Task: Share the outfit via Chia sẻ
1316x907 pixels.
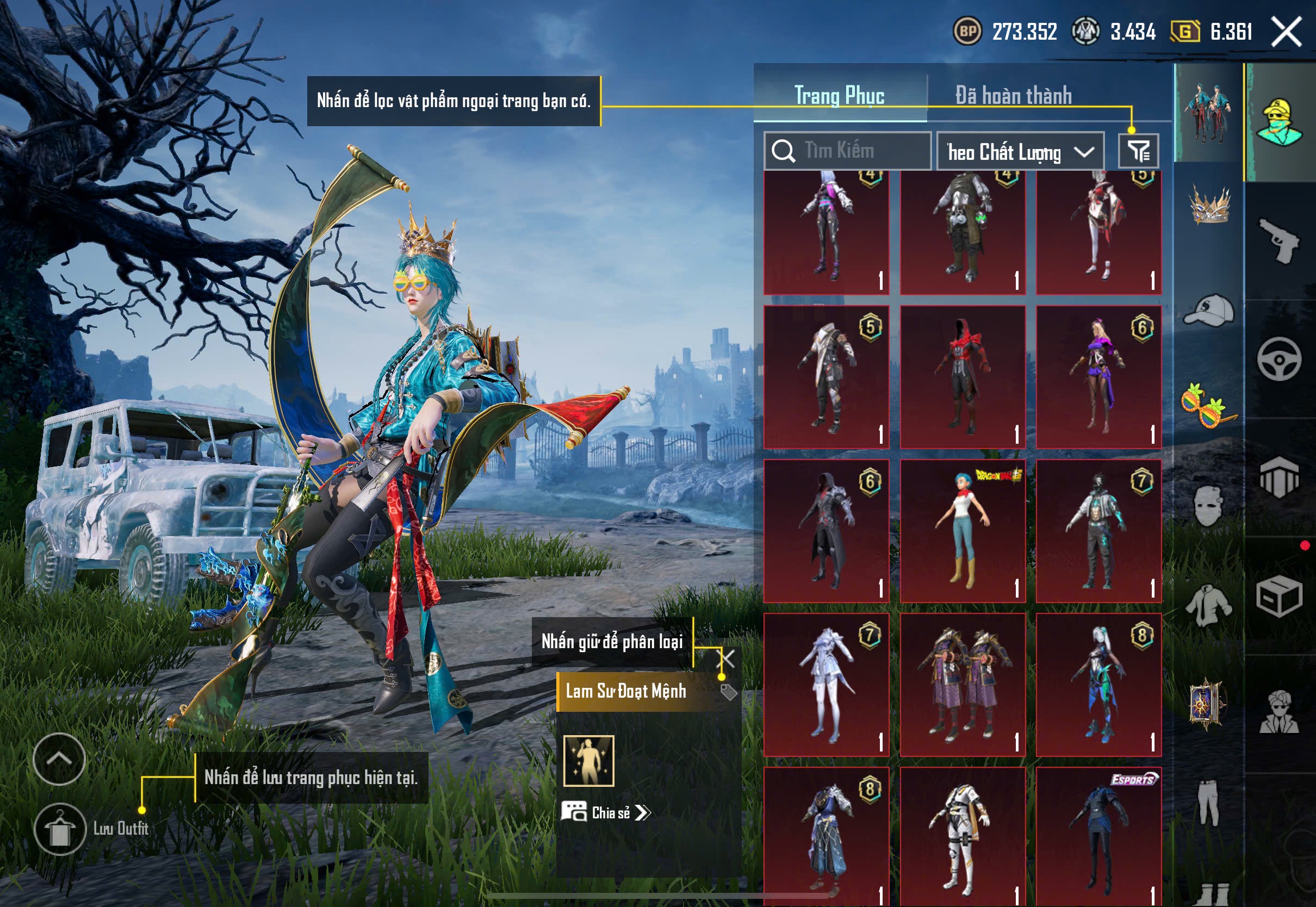Action: pyautogui.click(x=606, y=812)
